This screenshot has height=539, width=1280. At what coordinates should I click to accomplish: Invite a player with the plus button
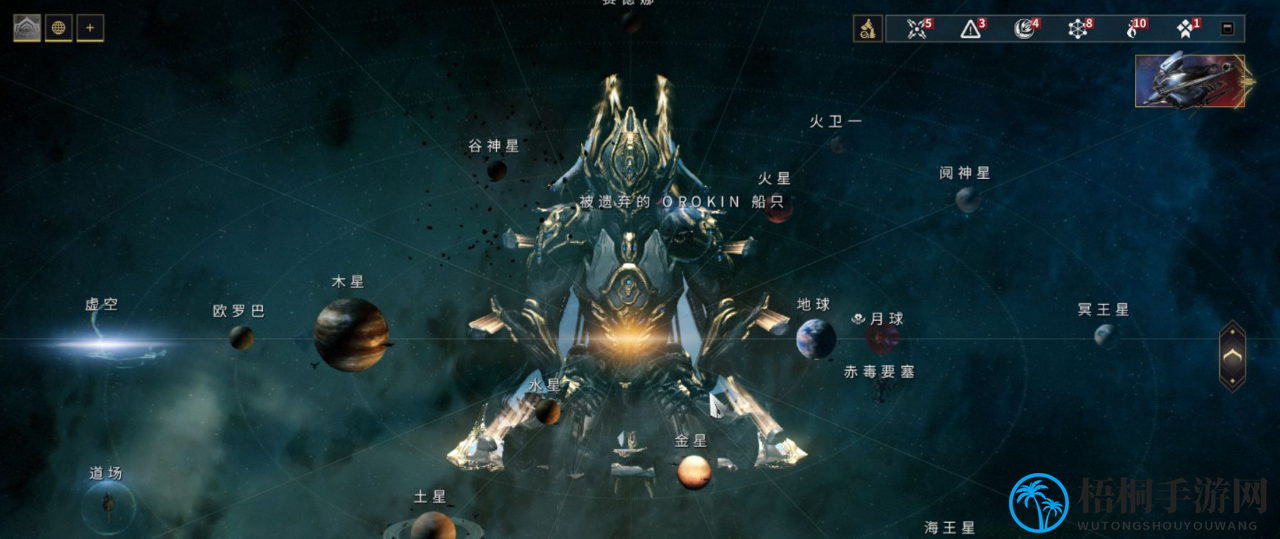(90, 28)
